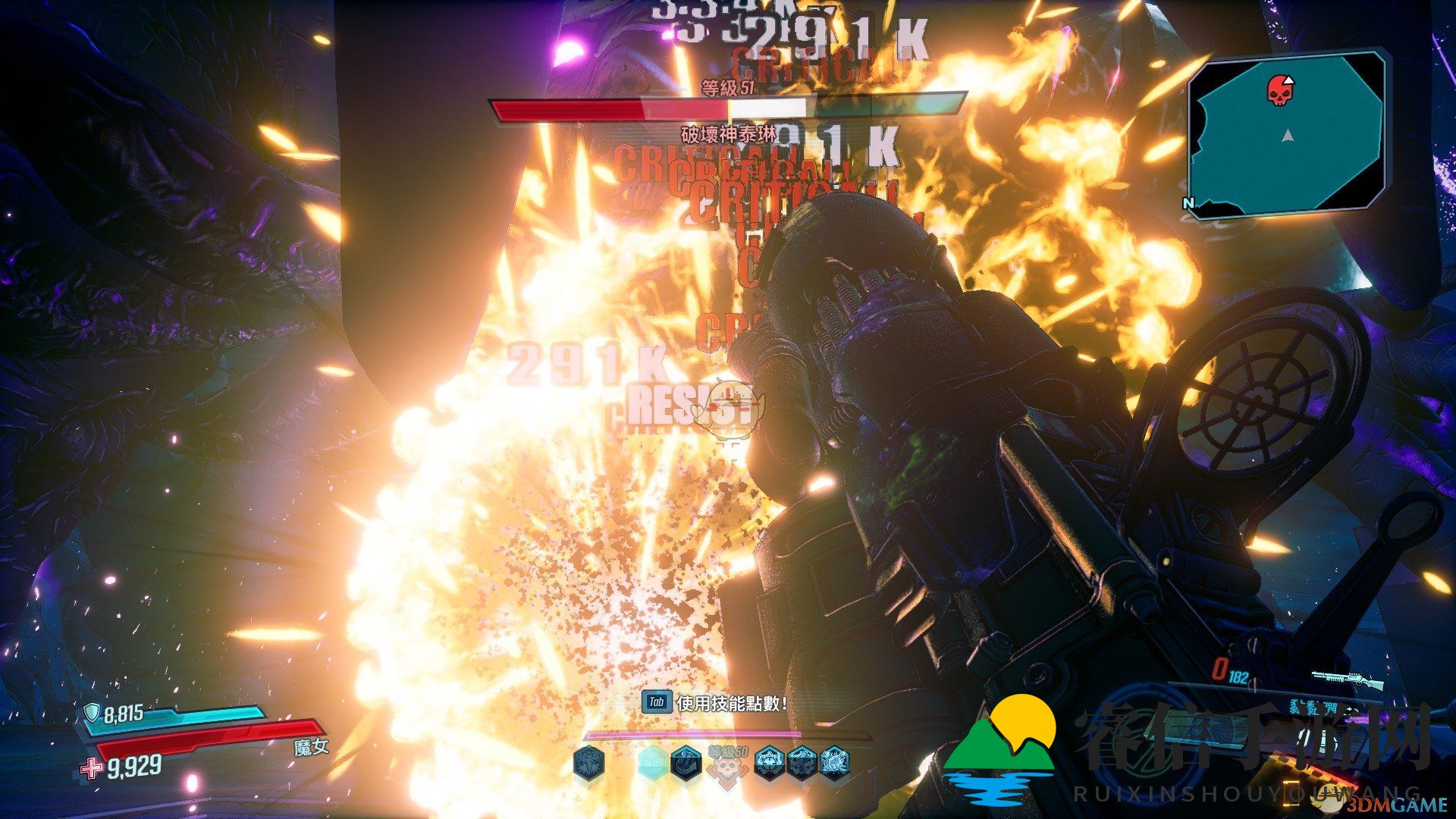Choose the crosshair hexagon skill icon
The image size is (1456, 819).
770,762
